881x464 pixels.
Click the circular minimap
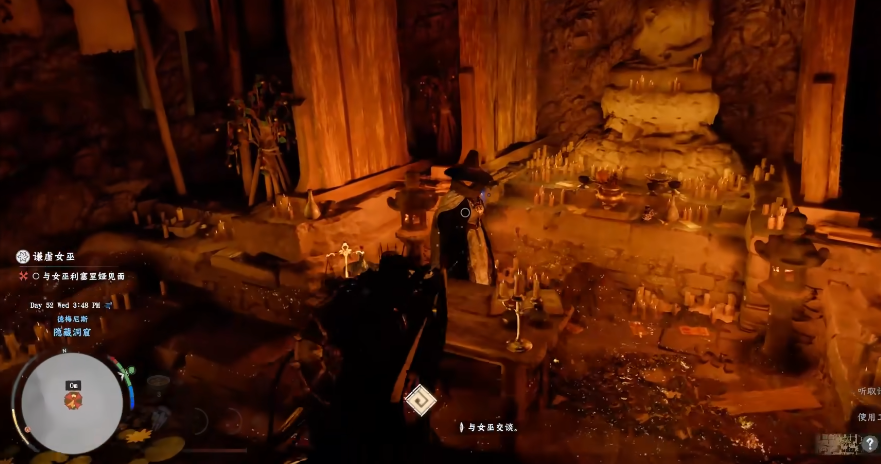click(72, 402)
